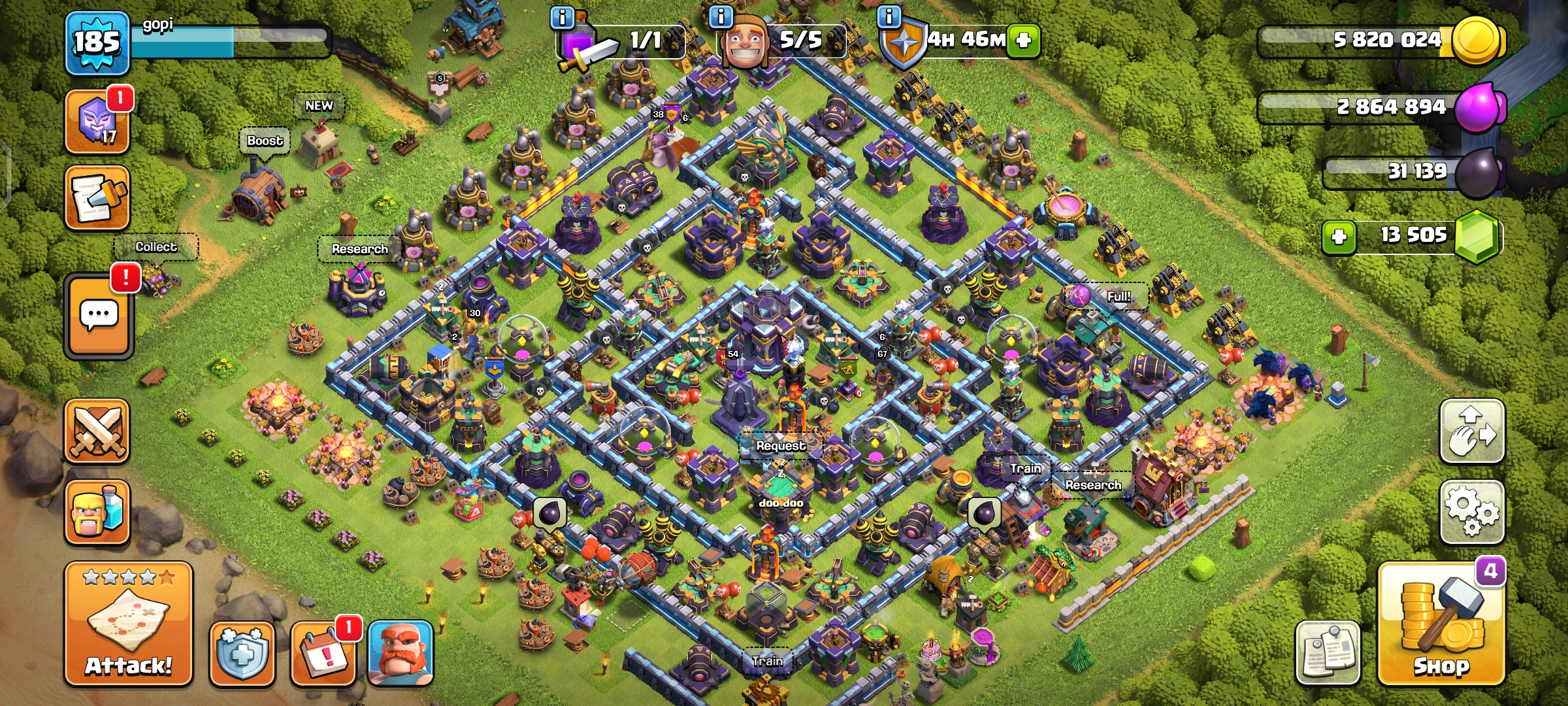The image size is (1568, 706).
Task: Open the clan badge showing 17 members
Action: [97, 121]
